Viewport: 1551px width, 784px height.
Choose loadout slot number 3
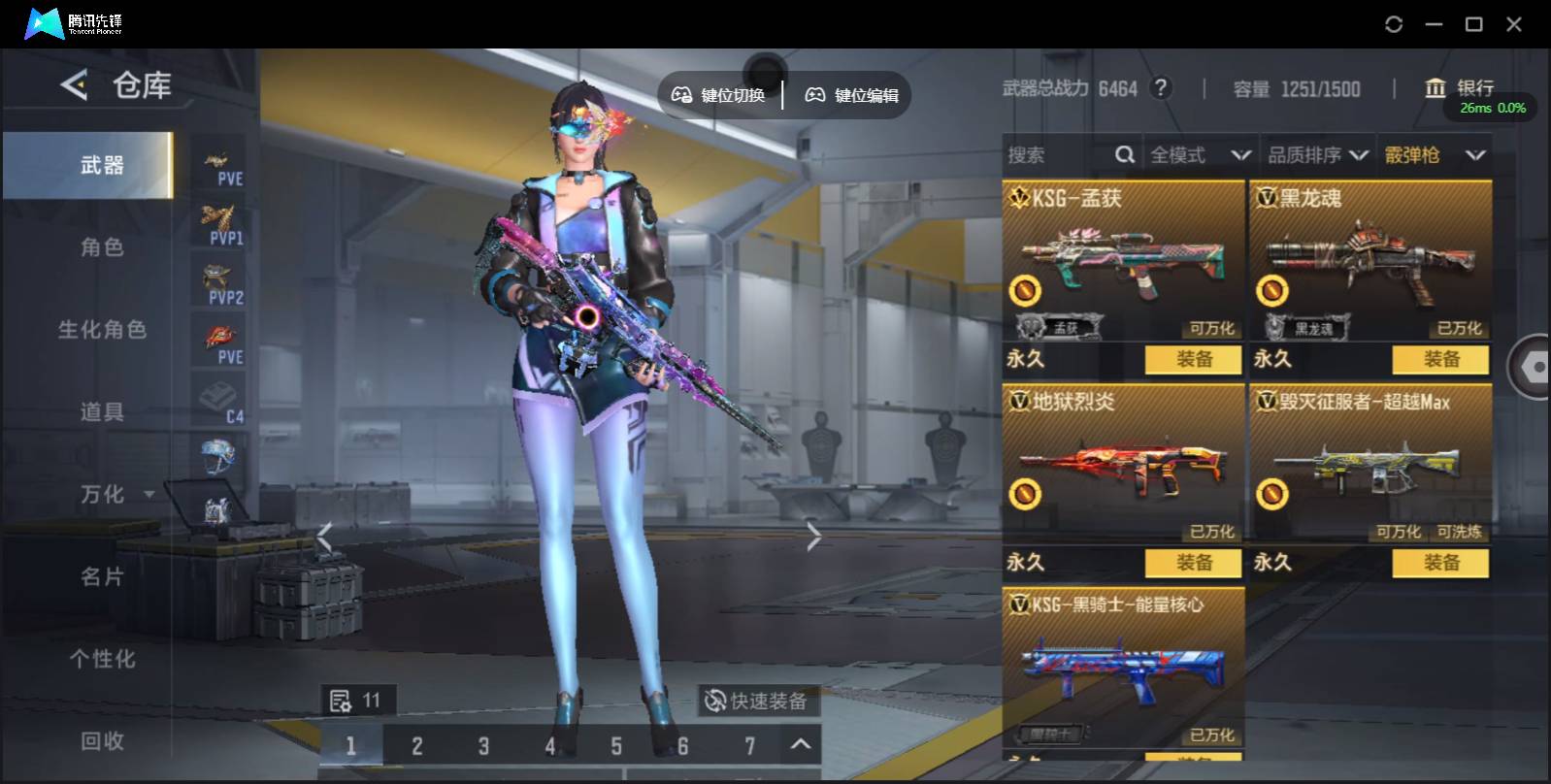click(483, 746)
